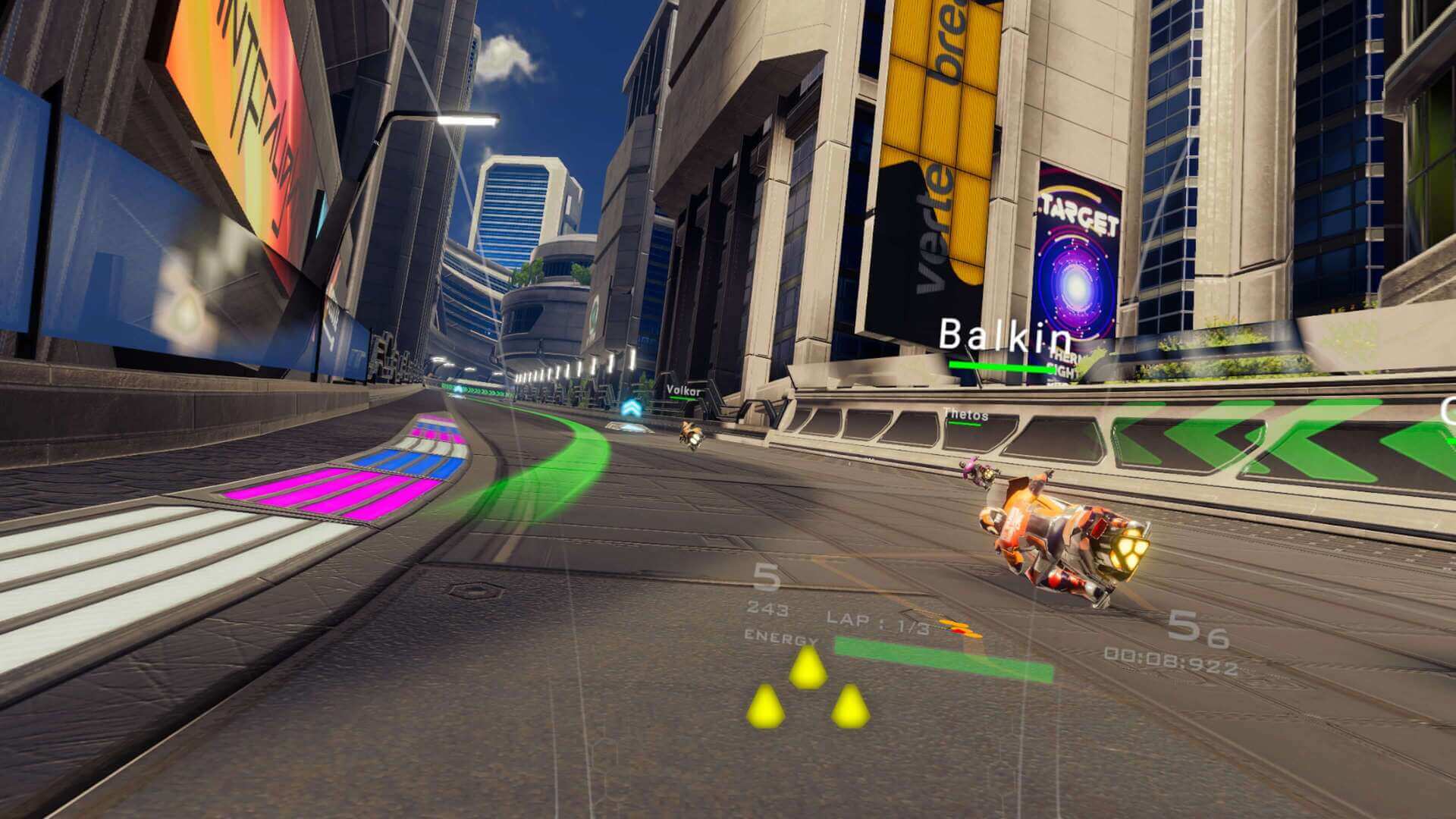The height and width of the screenshot is (819, 1456).
Task: Click the blue boost arrow on the track
Action: tap(632, 406)
